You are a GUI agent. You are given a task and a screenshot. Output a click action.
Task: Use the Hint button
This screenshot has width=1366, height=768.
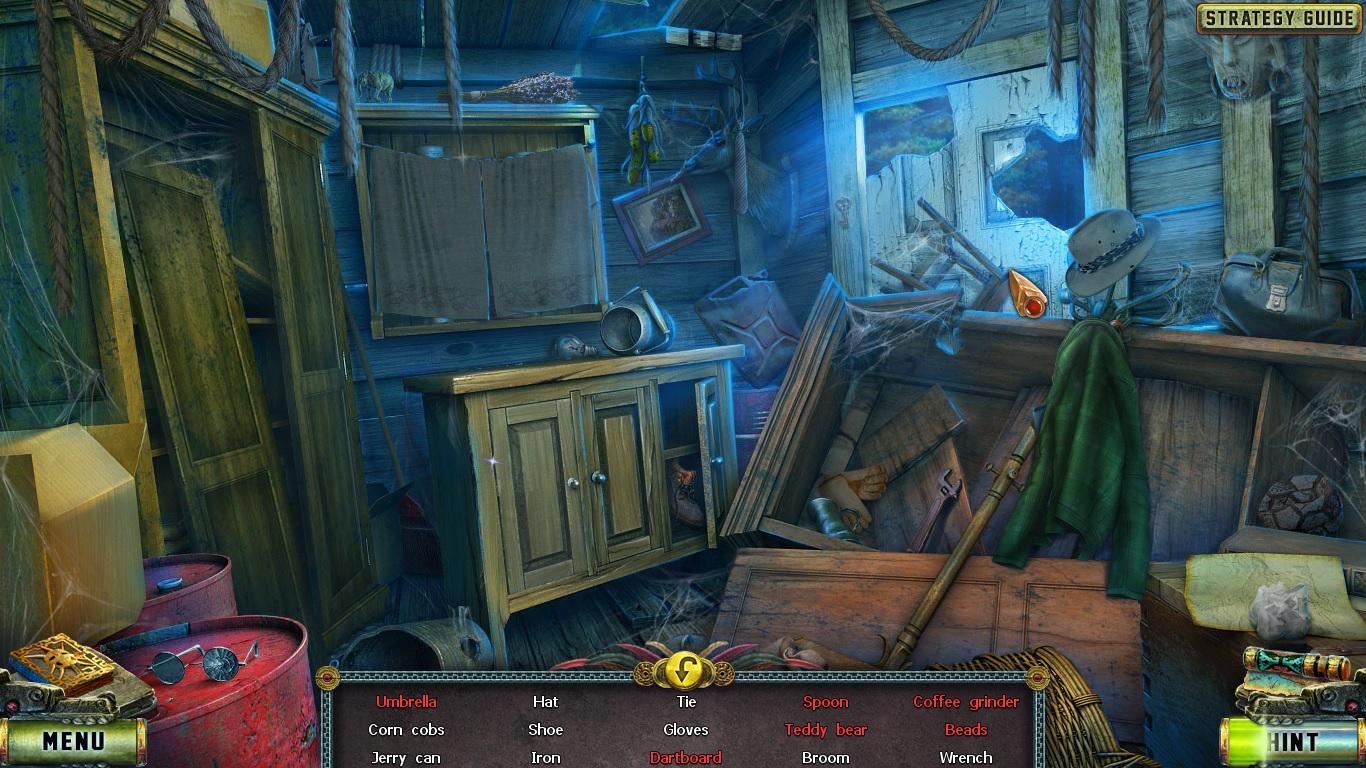(x=1291, y=742)
